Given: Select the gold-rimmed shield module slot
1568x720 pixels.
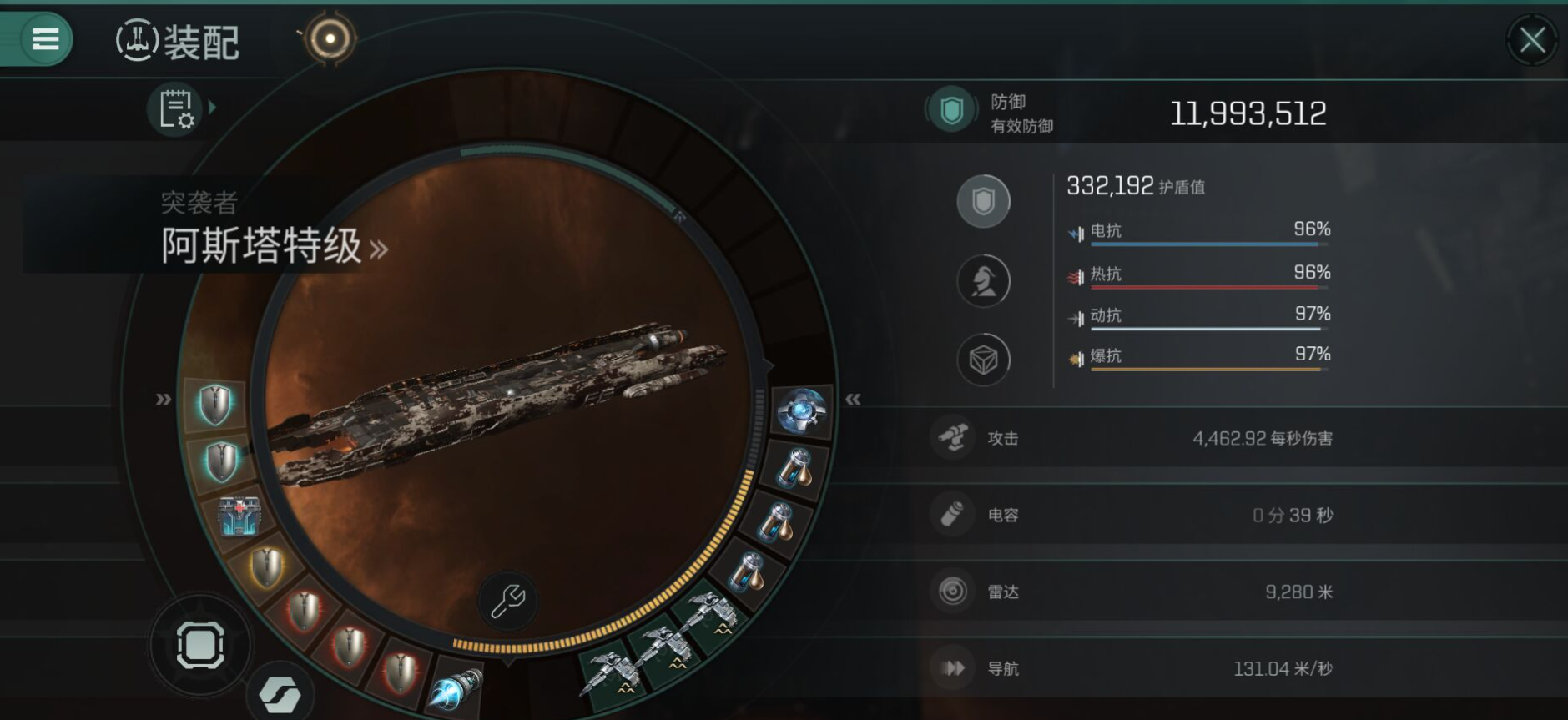Looking at the screenshot, I should (267, 567).
